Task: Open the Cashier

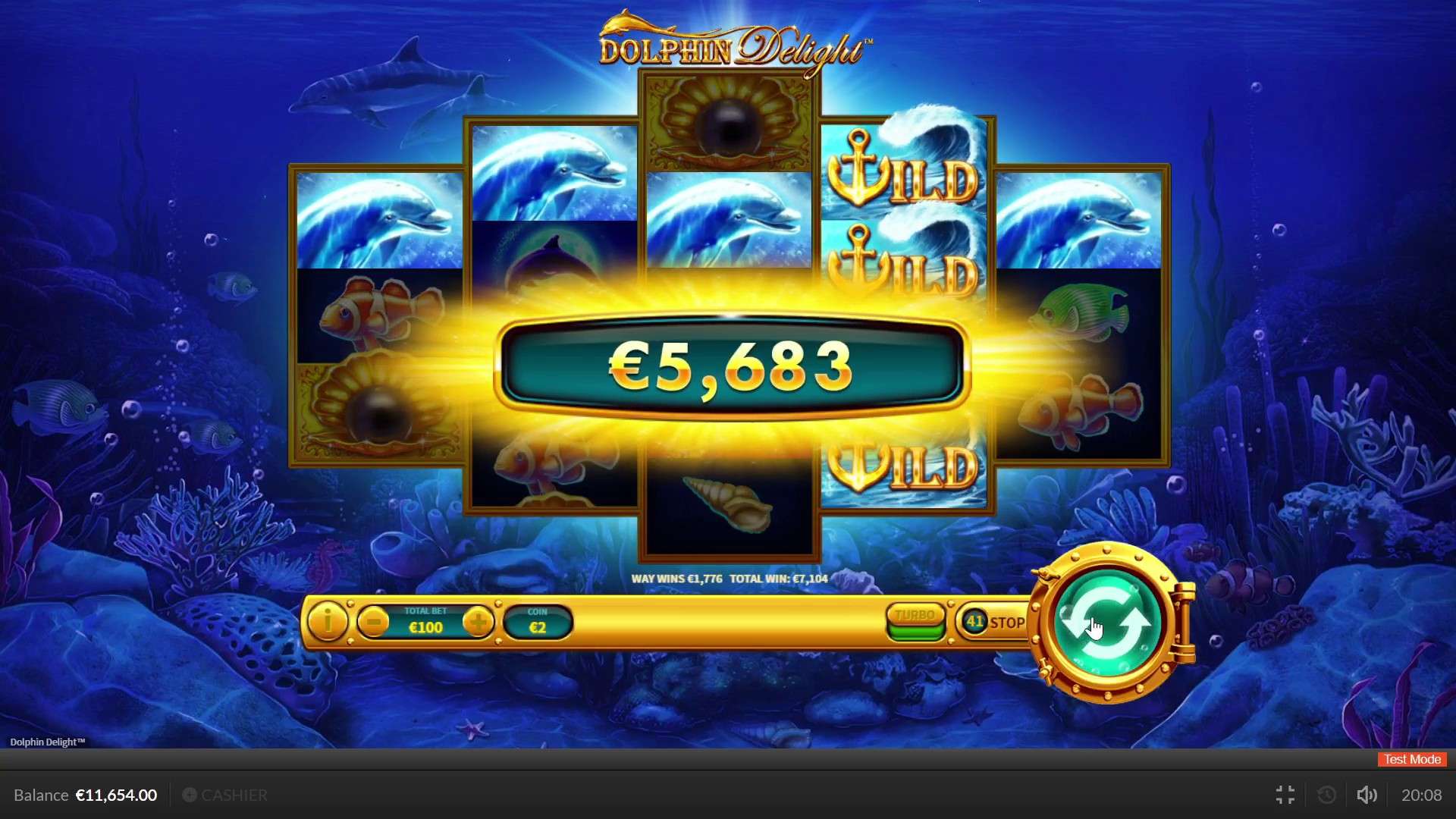Action: coord(224,795)
